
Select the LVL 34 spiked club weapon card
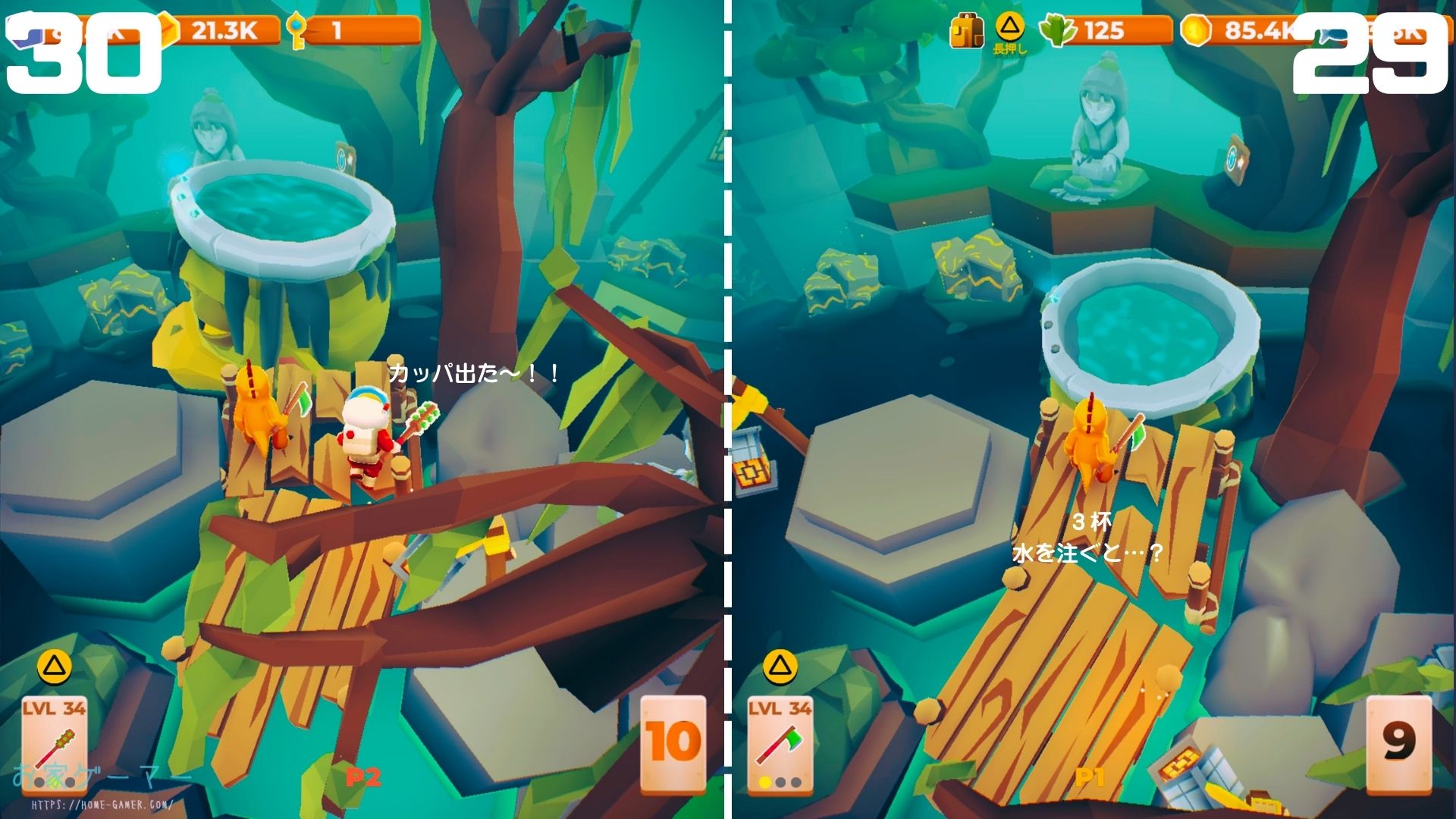click(54, 743)
